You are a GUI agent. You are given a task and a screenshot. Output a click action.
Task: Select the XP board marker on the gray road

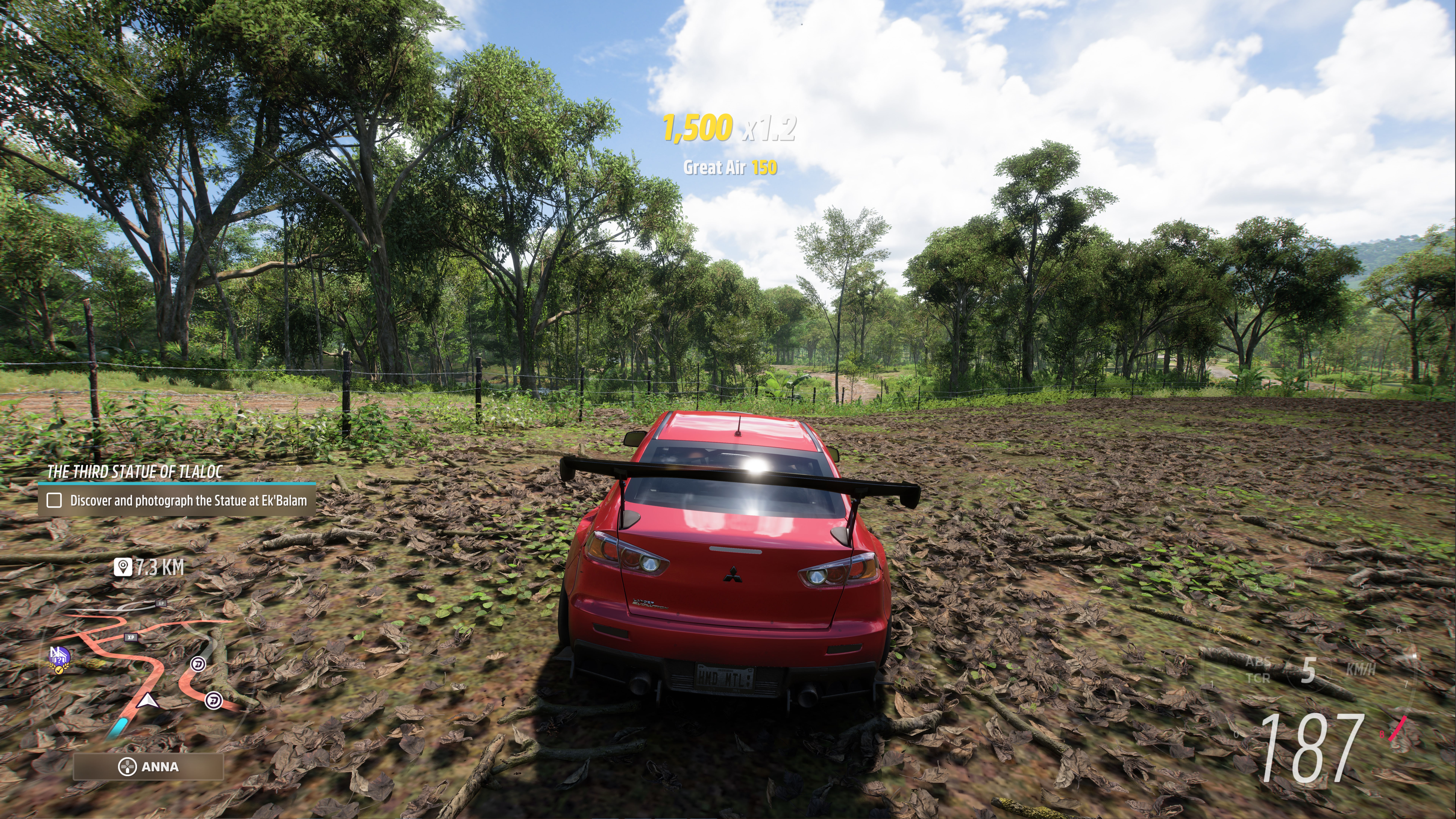pyautogui.click(x=161, y=603)
